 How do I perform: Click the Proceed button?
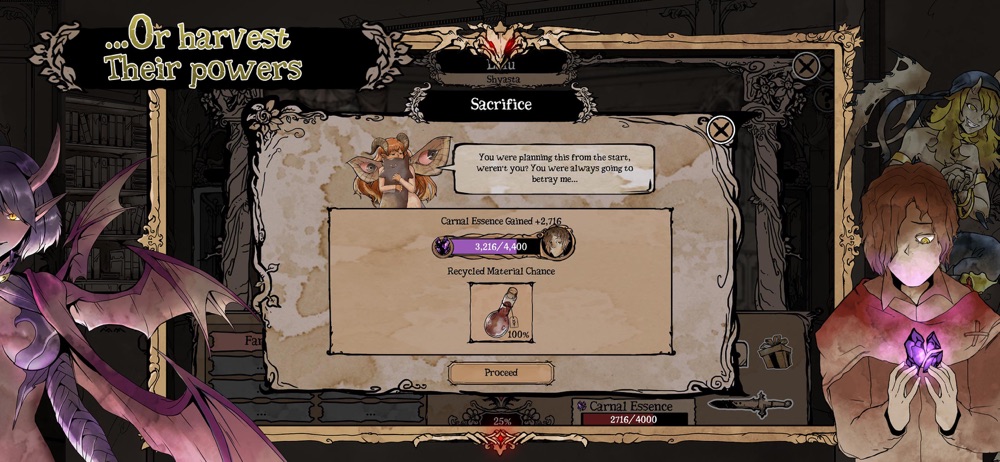tap(500, 373)
